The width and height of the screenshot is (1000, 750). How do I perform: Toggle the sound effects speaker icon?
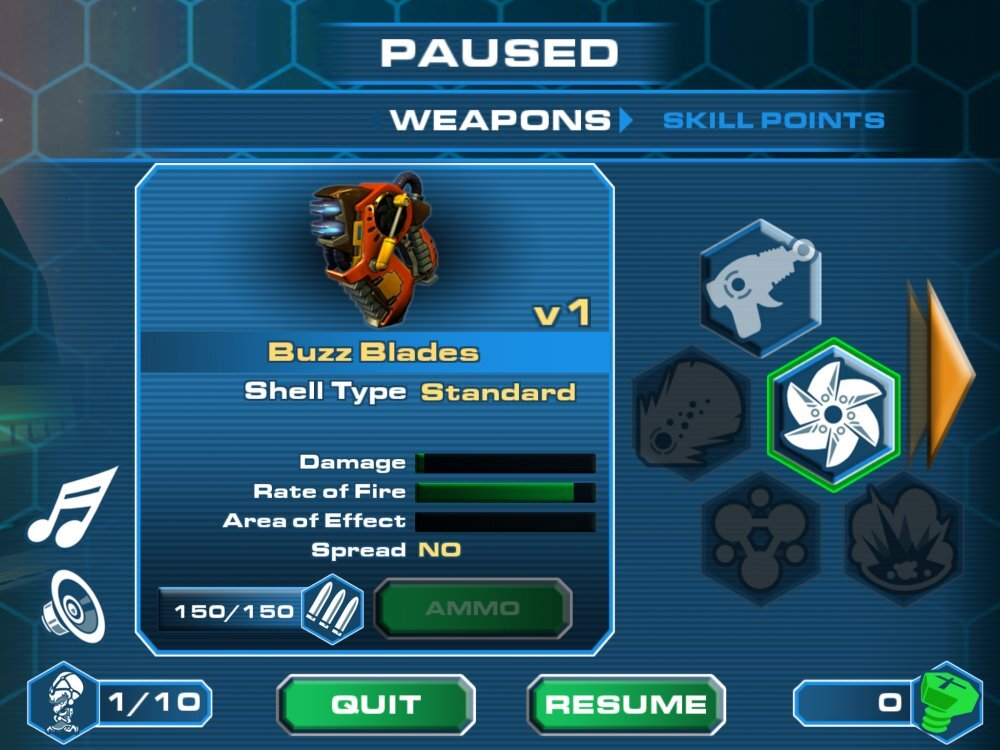coord(74,606)
